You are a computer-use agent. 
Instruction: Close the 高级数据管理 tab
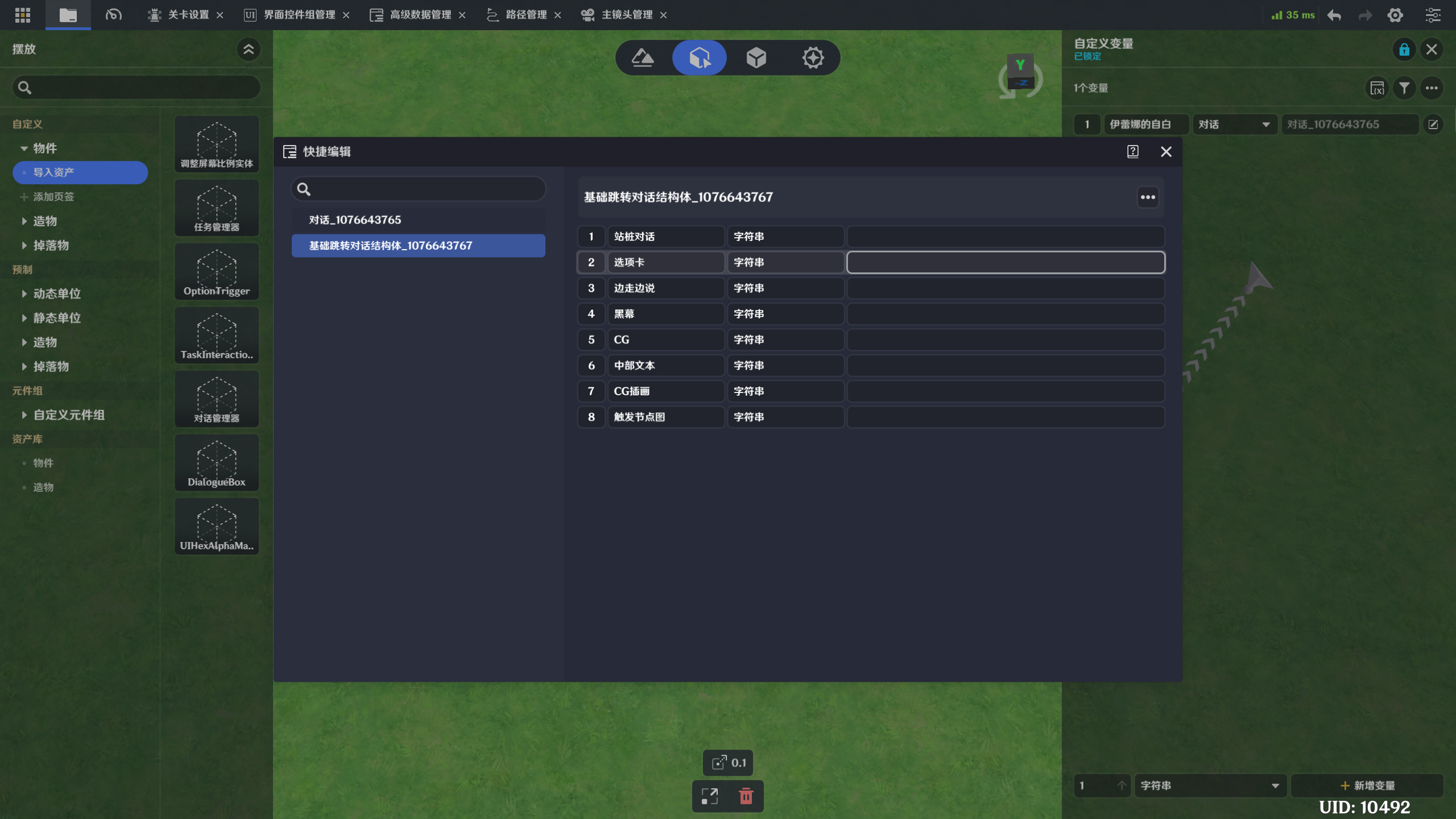[x=462, y=15]
